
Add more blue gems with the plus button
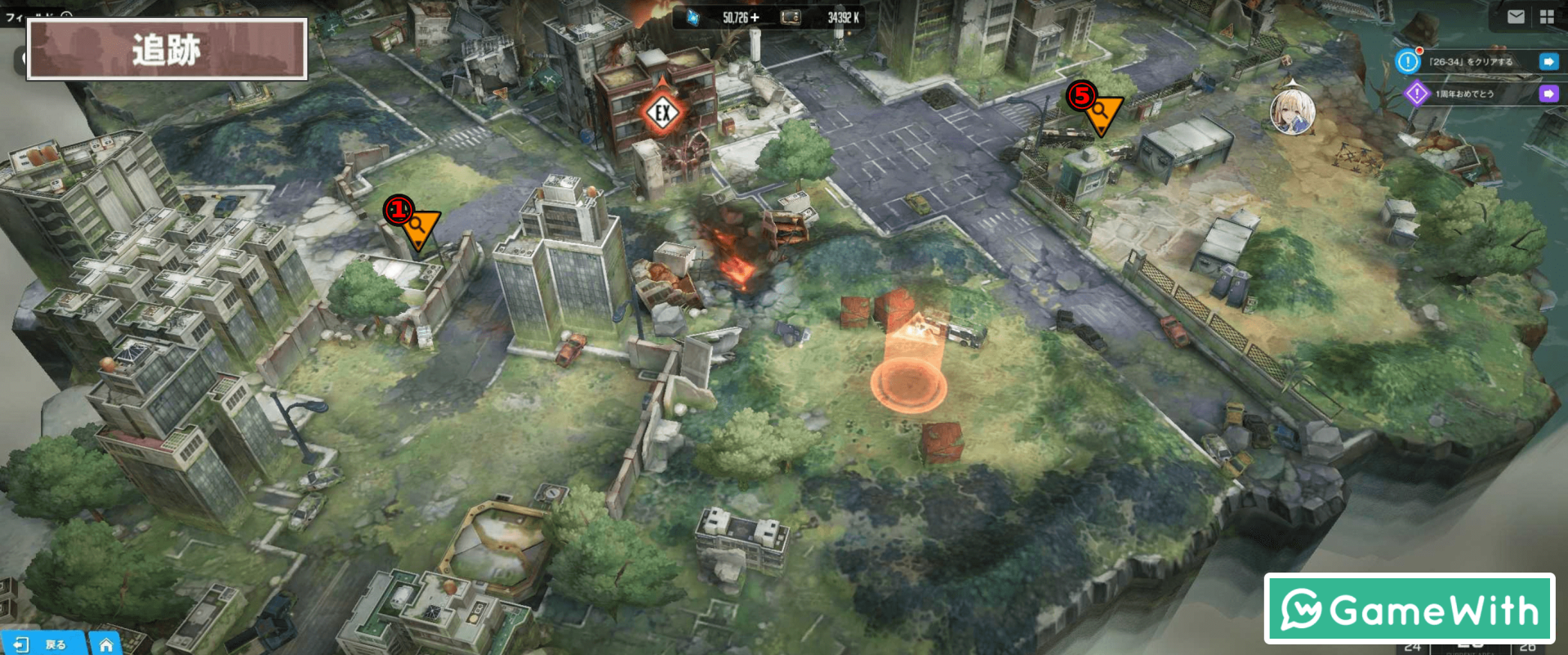pos(755,17)
